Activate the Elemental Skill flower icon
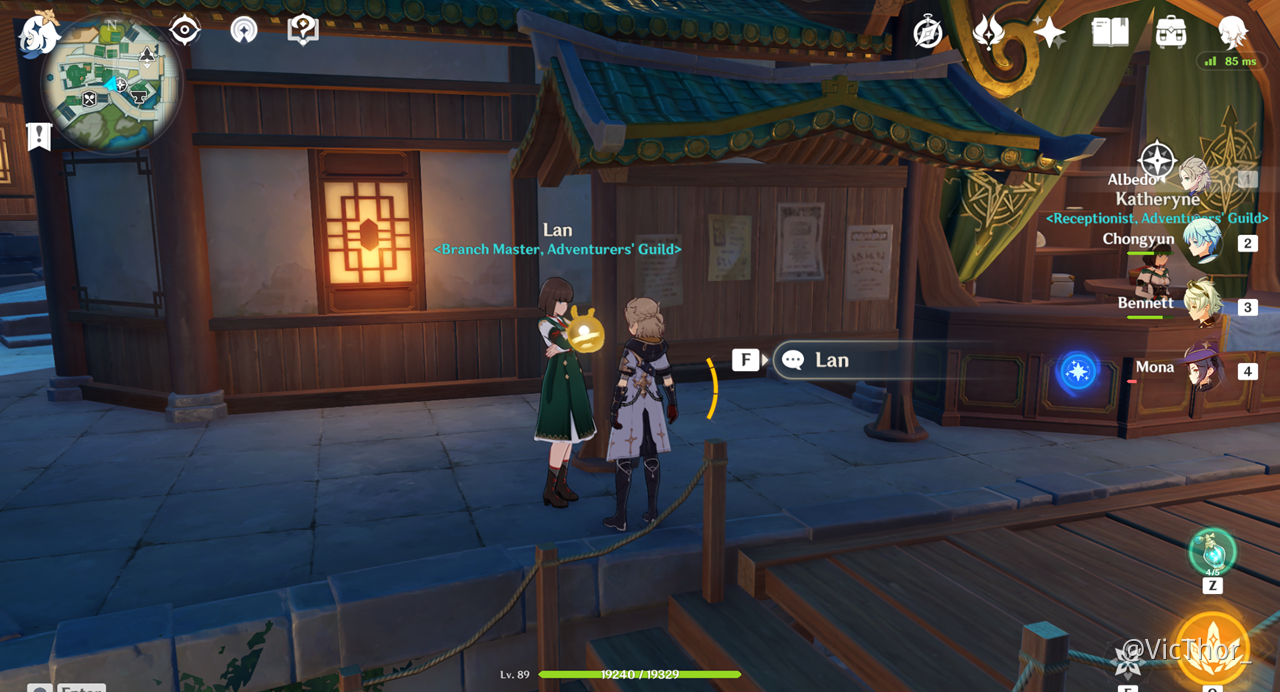The height and width of the screenshot is (692, 1280). pos(1130,659)
